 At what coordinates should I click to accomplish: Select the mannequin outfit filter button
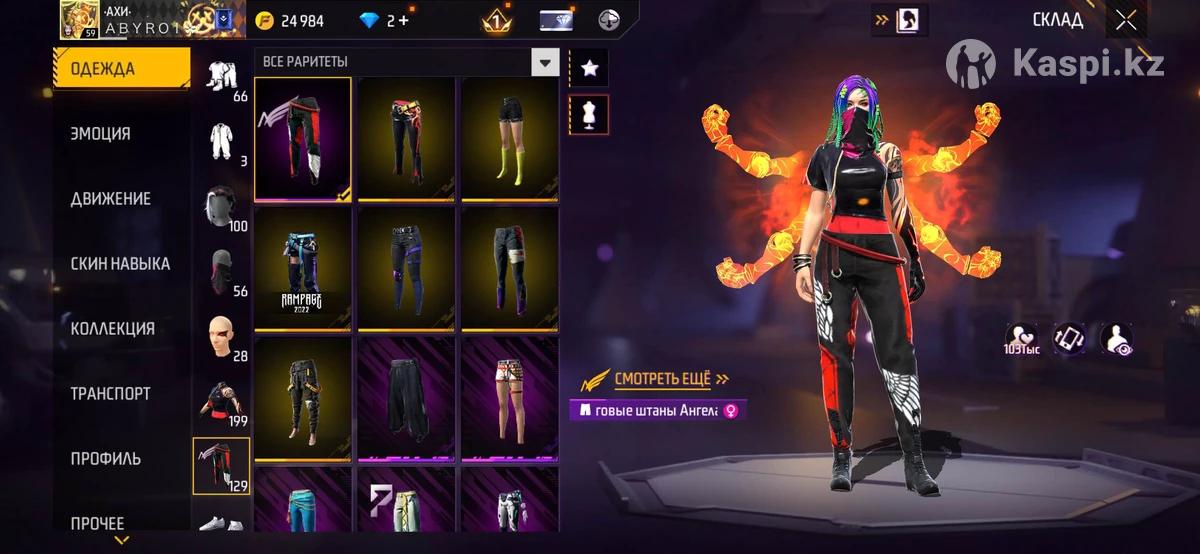point(589,115)
